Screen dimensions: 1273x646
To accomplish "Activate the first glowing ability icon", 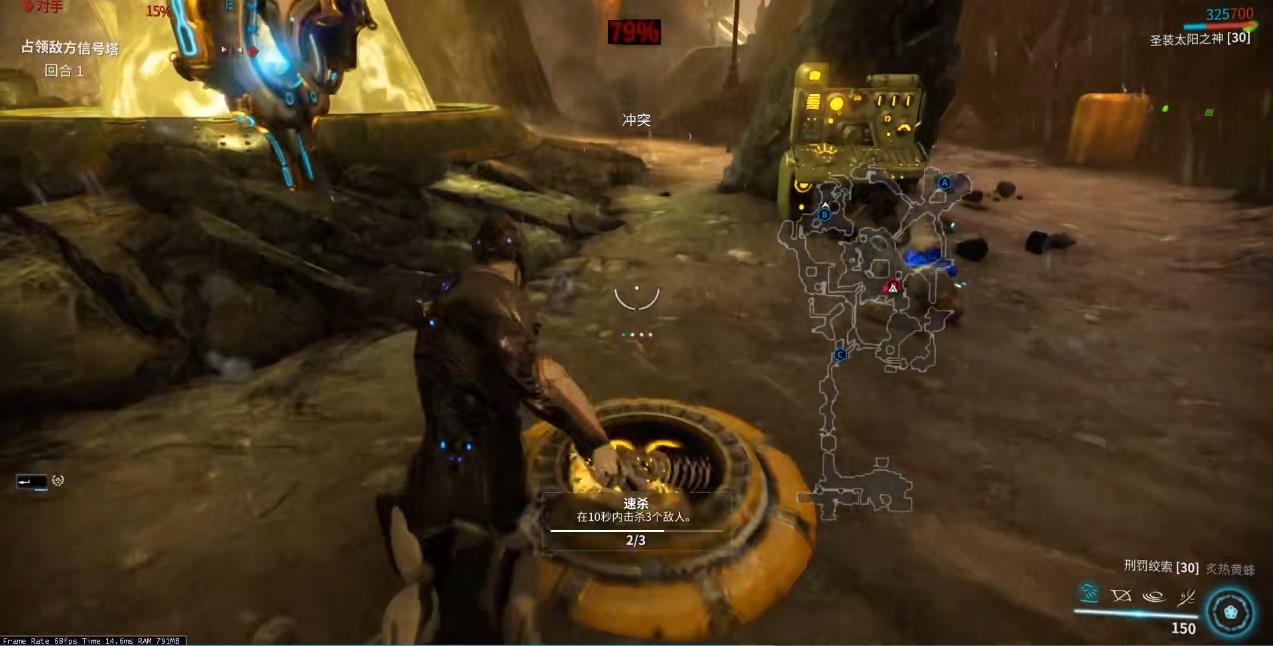I will coord(1089,594).
